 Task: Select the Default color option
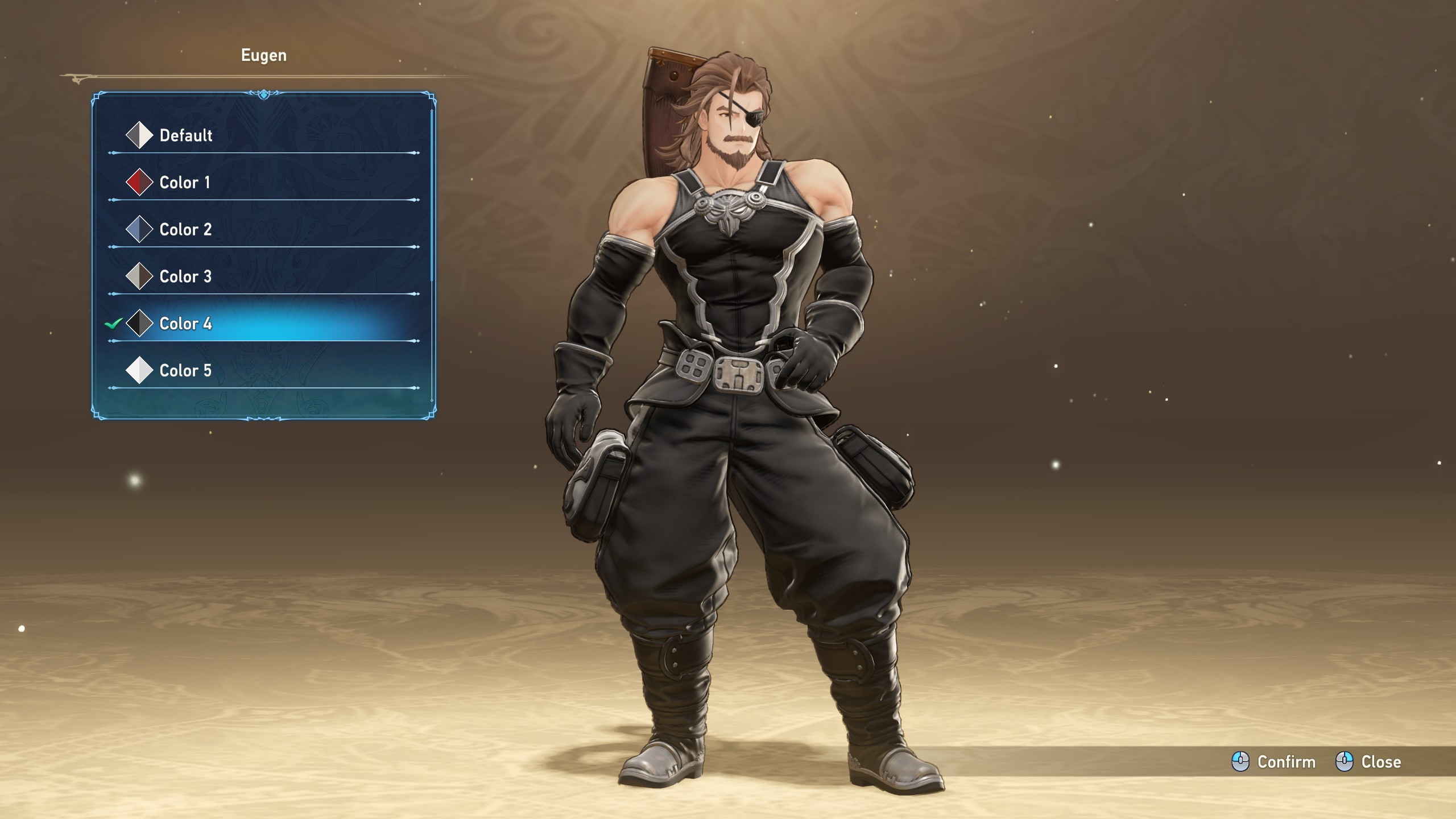(x=185, y=135)
